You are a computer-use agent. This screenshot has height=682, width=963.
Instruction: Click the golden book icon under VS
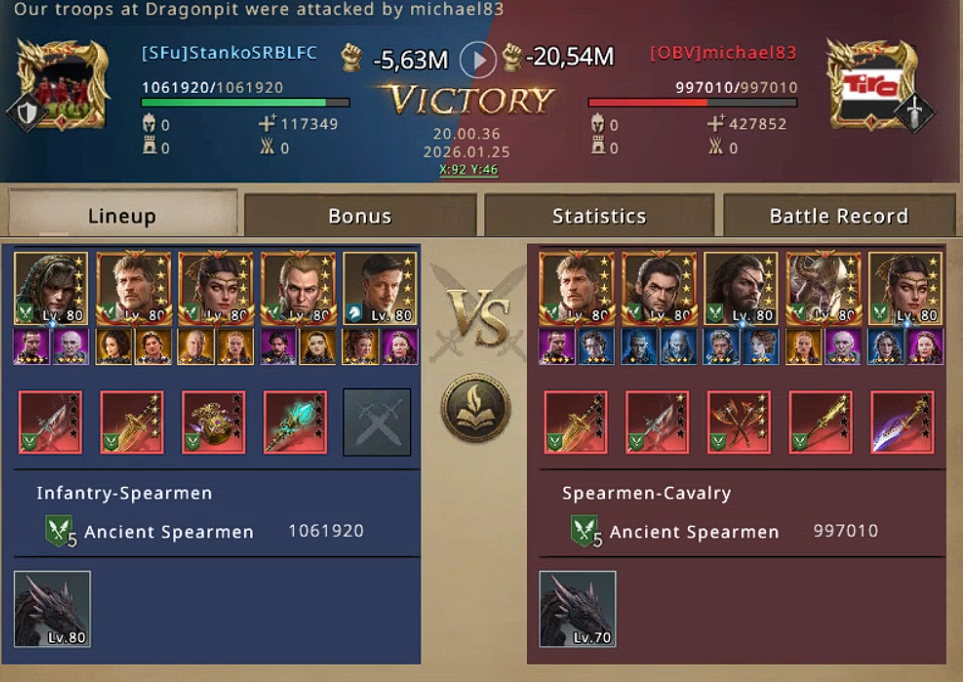[477, 408]
